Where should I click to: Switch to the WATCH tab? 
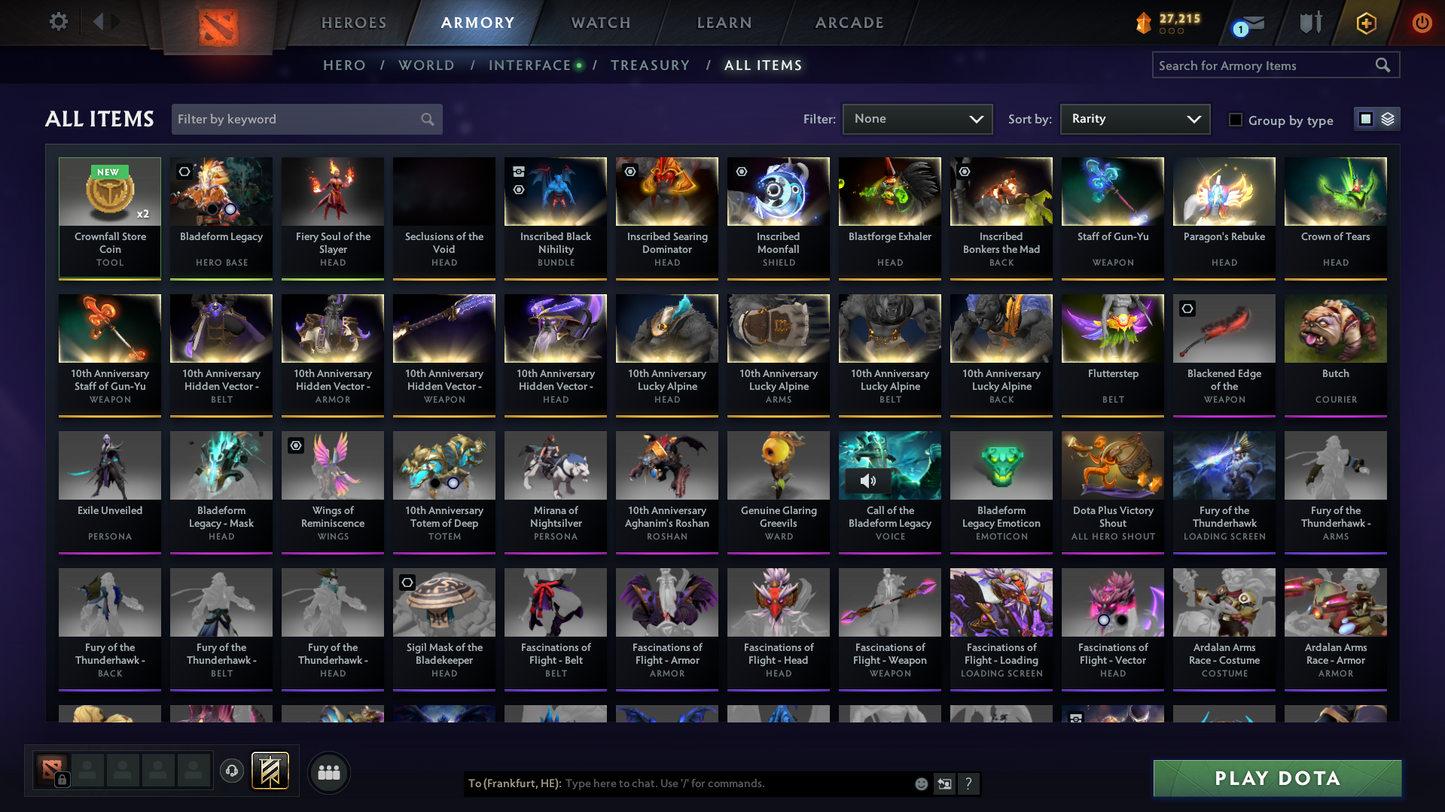click(x=599, y=22)
